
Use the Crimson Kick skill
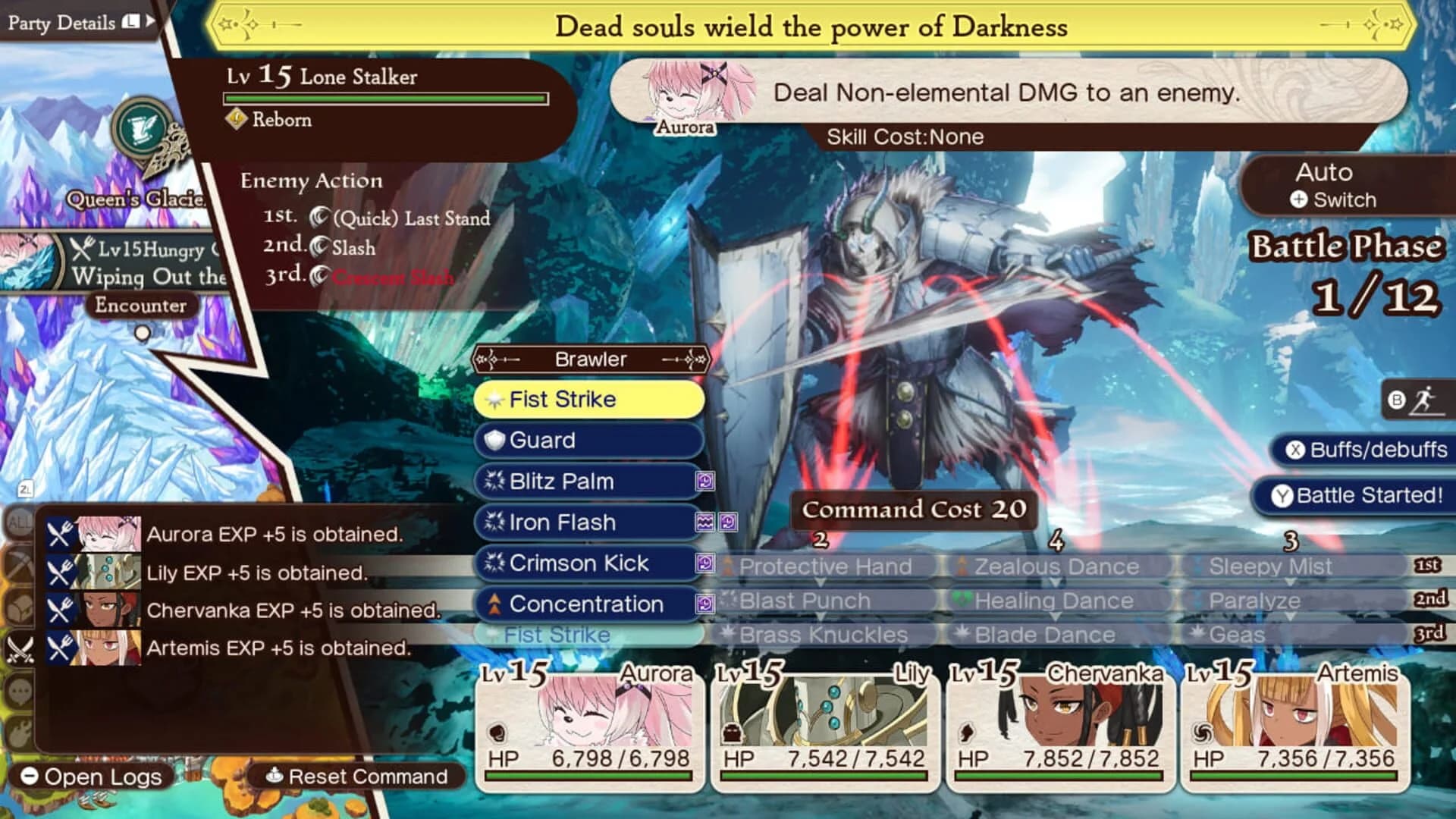(588, 563)
